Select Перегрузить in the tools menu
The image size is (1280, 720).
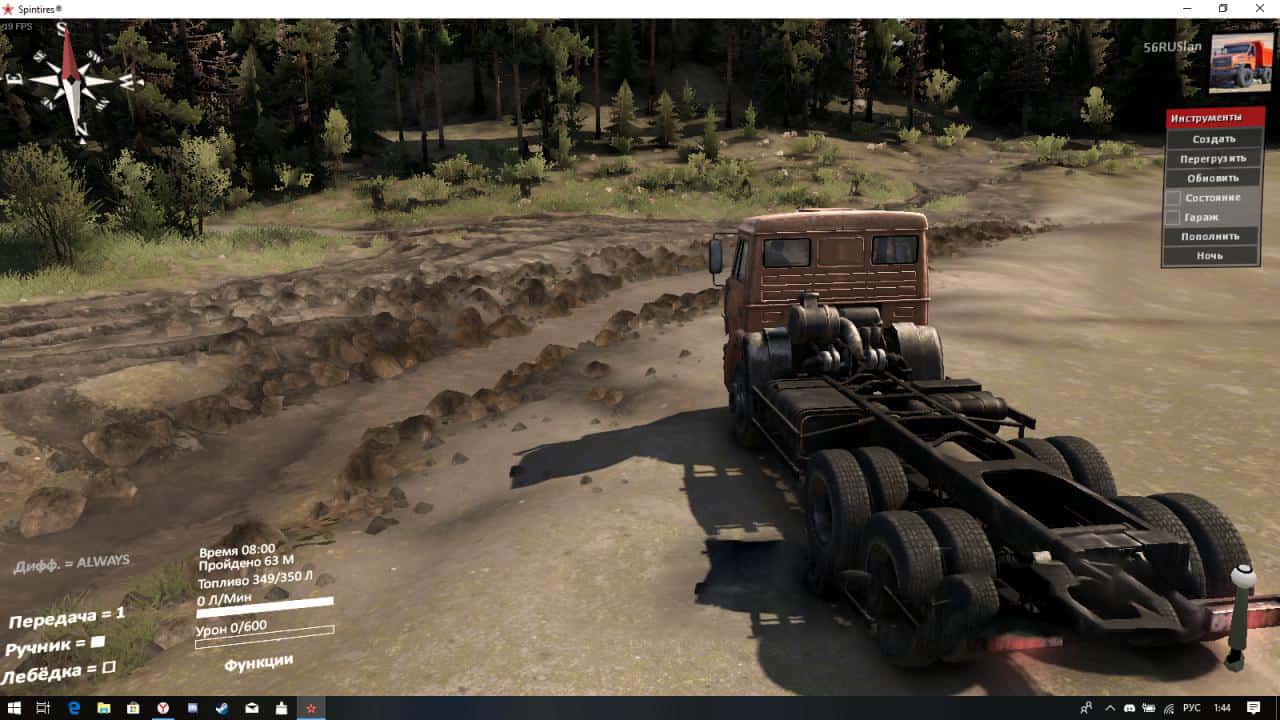pos(1214,158)
